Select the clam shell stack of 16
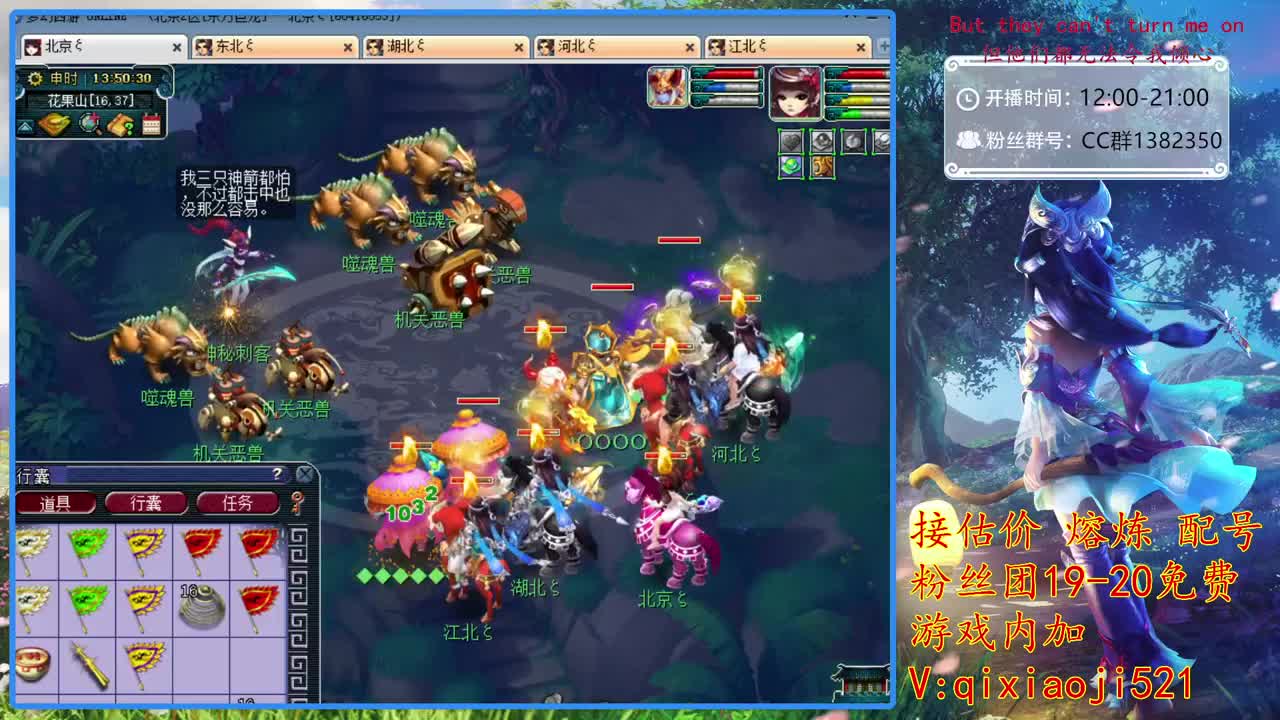This screenshot has width=1280, height=720. pyautogui.click(x=199, y=608)
